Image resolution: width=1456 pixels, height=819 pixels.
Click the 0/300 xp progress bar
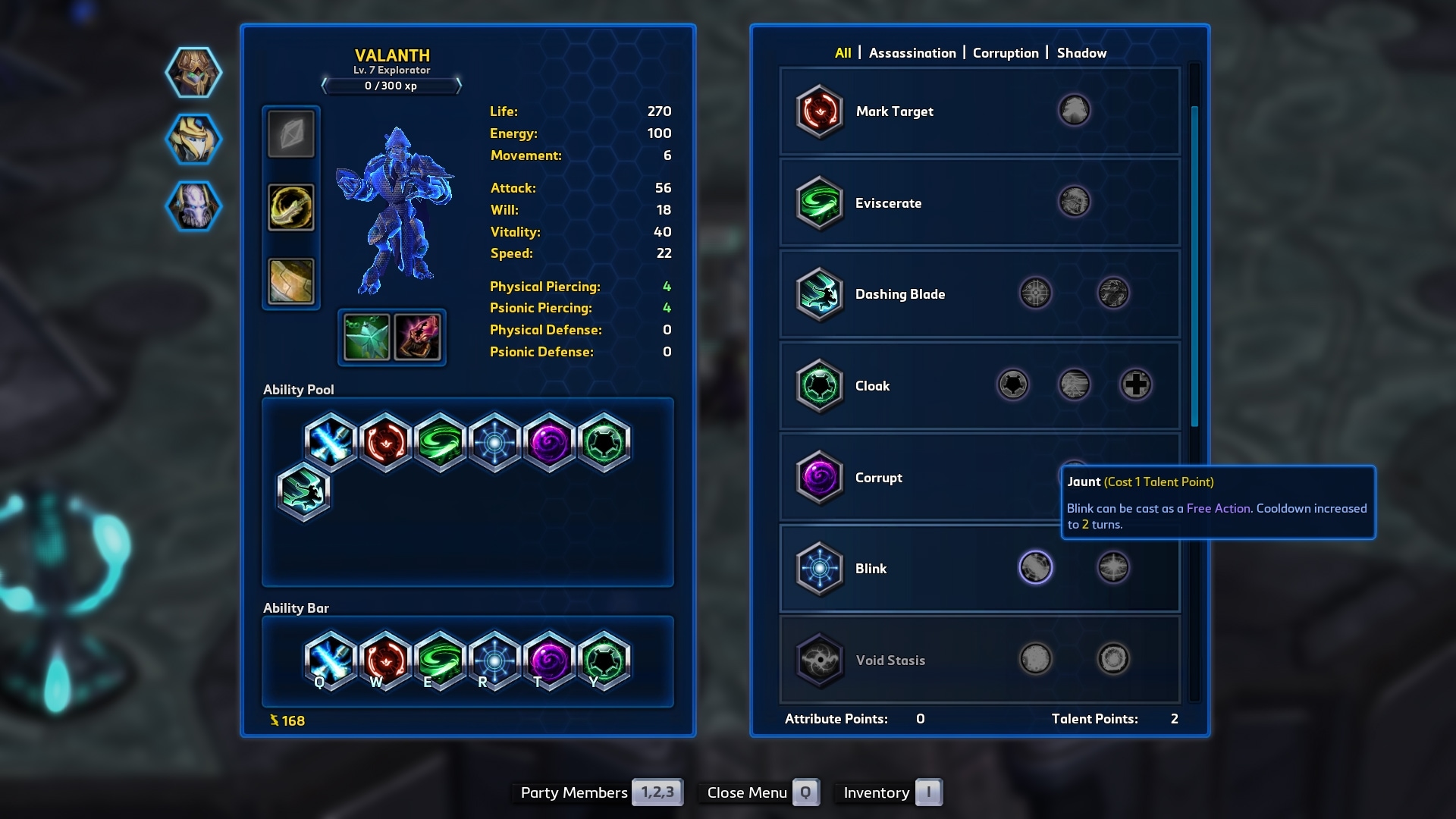392,86
